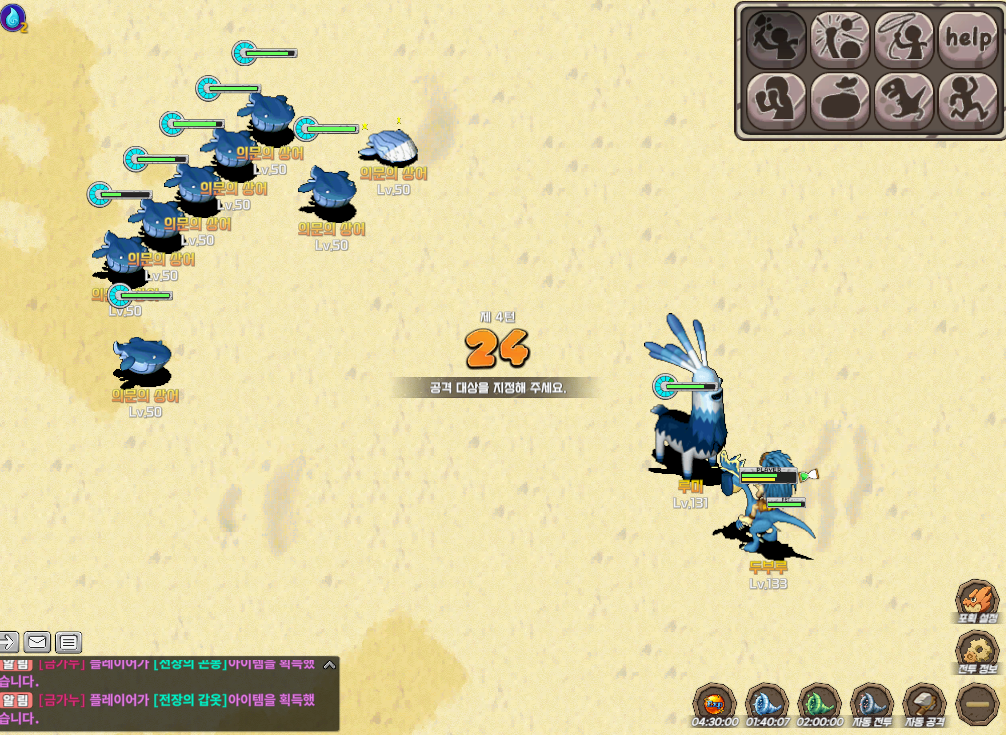
Task: Open the skill command with the burst figure
Action: (840, 38)
